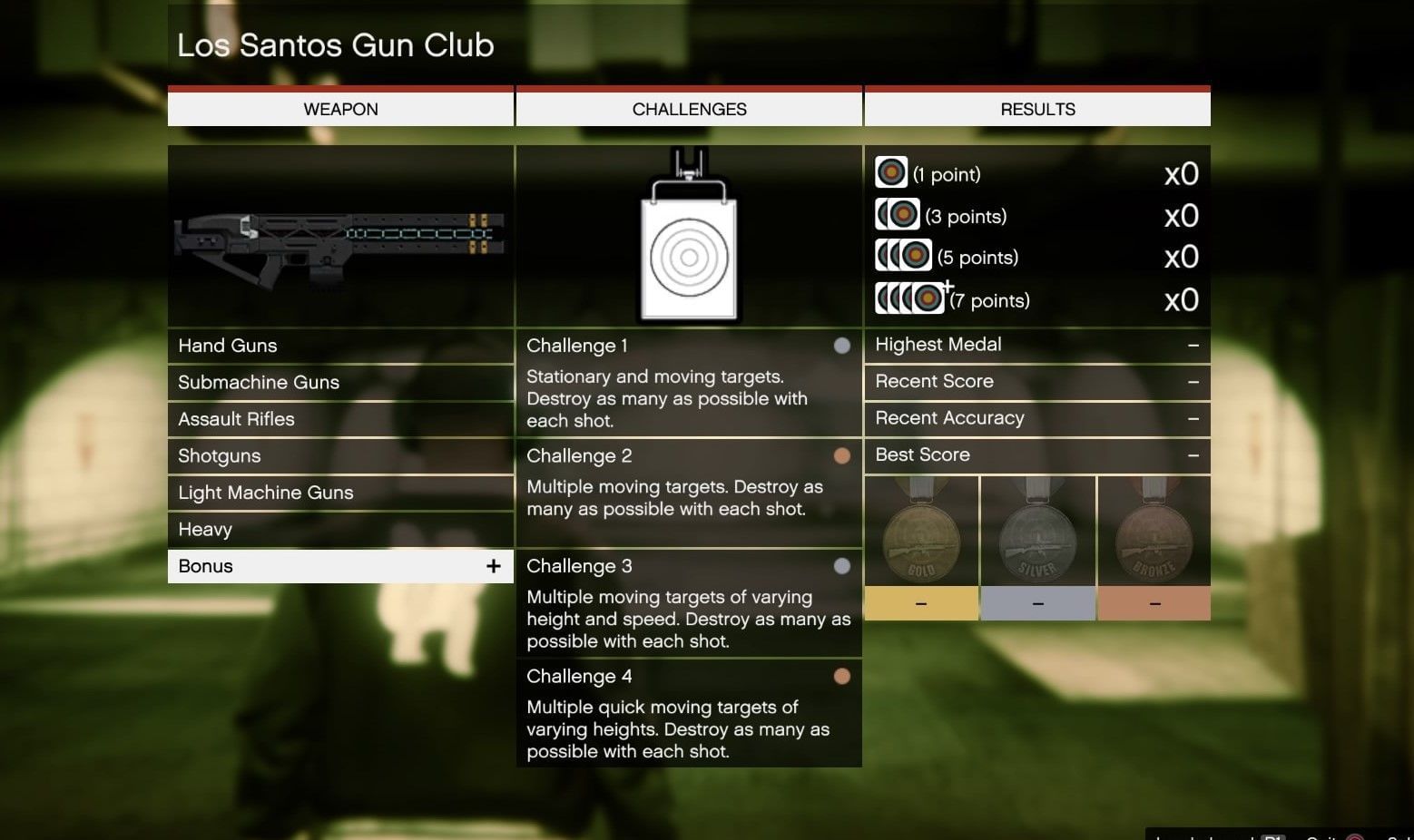The height and width of the screenshot is (840, 1414).
Task: Choose the Light Machine Guns entry
Action: 340,492
